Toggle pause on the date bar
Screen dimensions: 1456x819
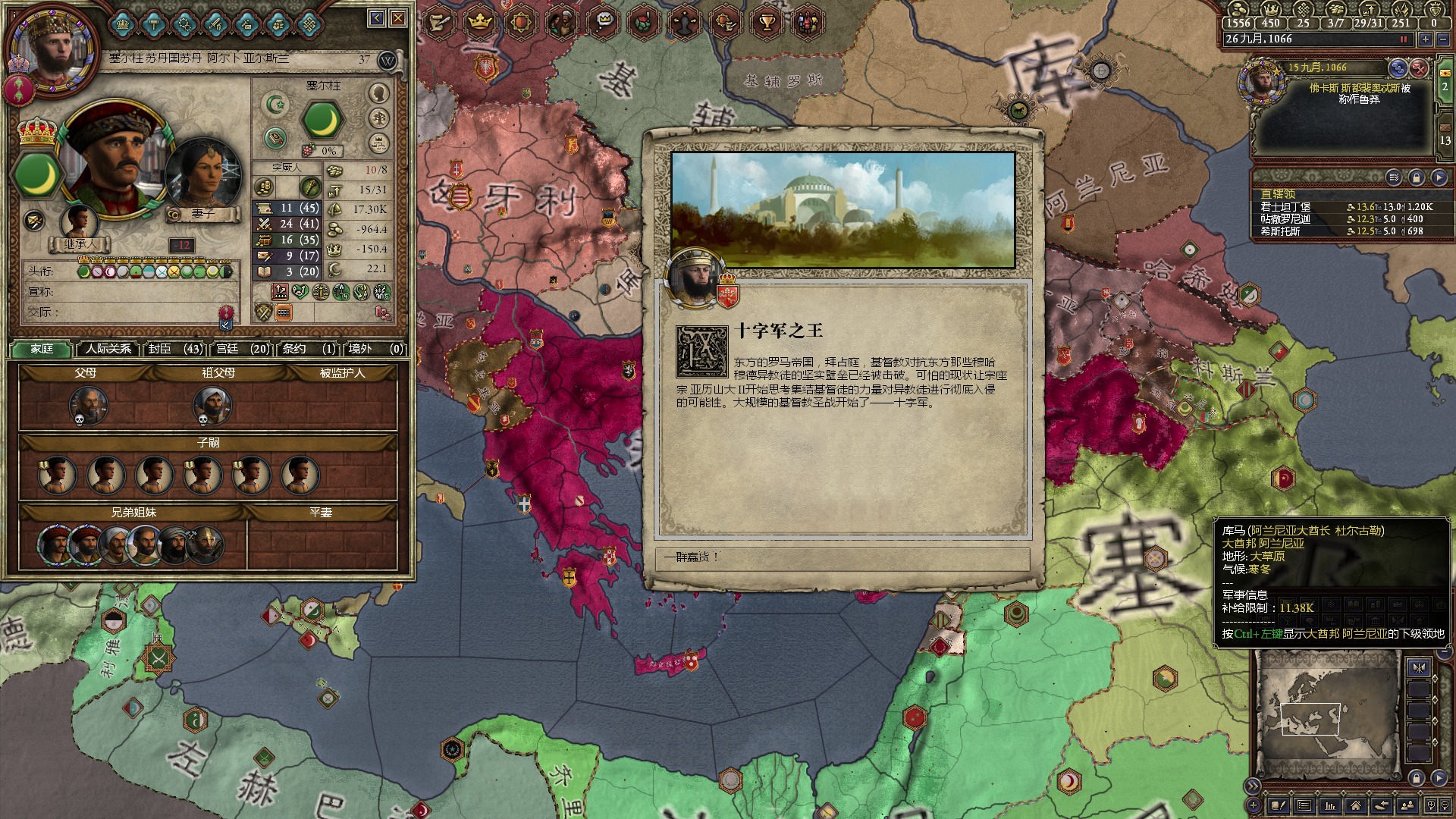(x=1403, y=39)
